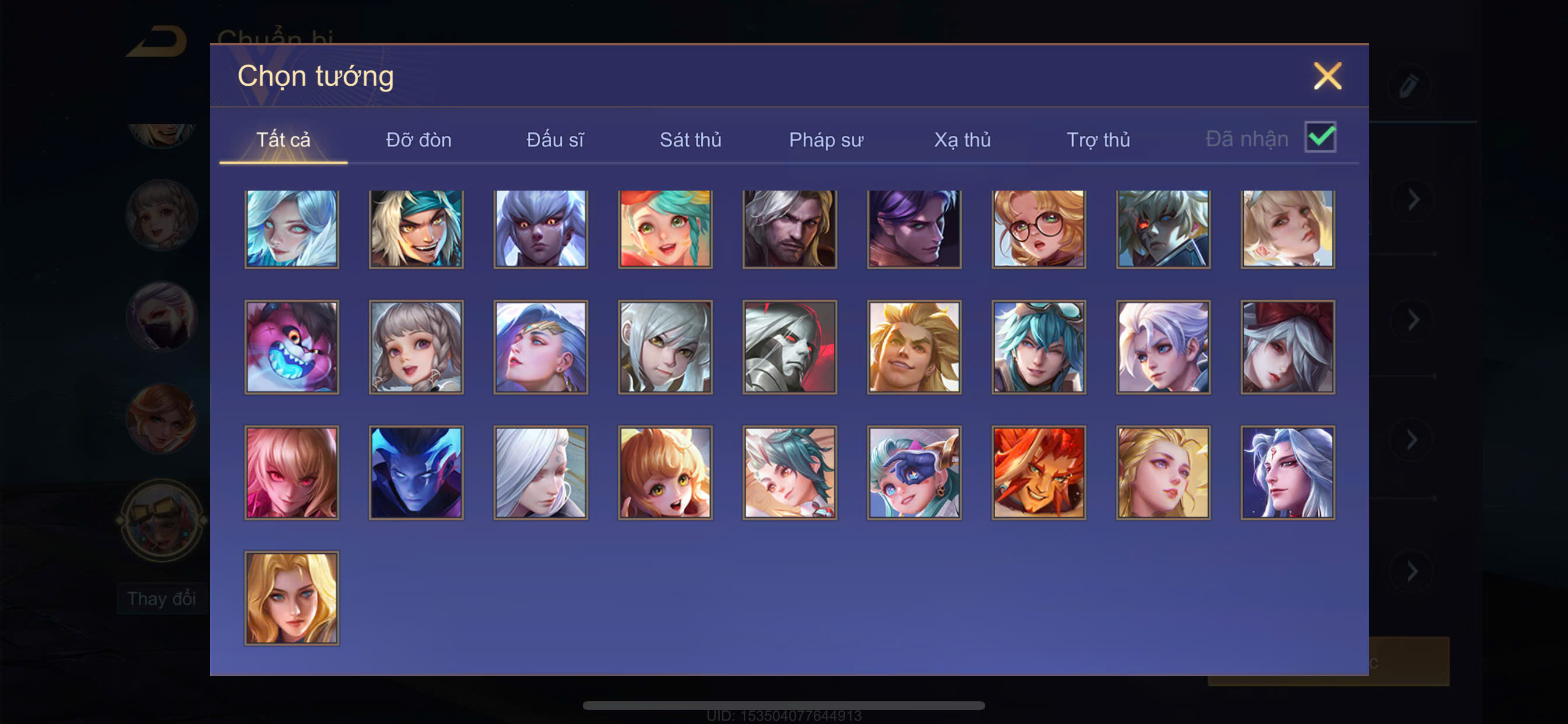The image size is (1568, 724).
Task: Select the red-hooded girl with teal hair
Action: coord(666,229)
